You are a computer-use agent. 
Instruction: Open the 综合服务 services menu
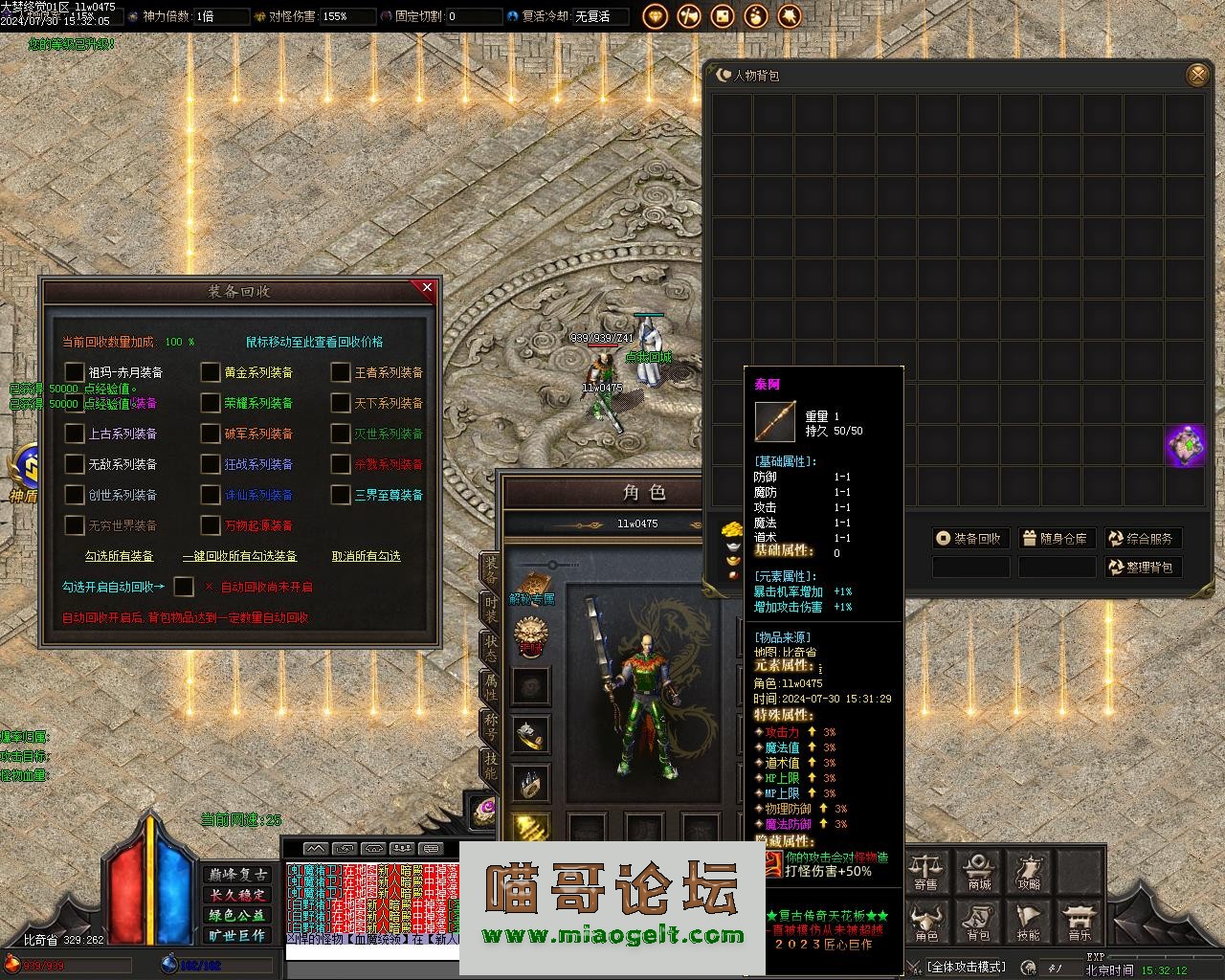coord(1141,539)
